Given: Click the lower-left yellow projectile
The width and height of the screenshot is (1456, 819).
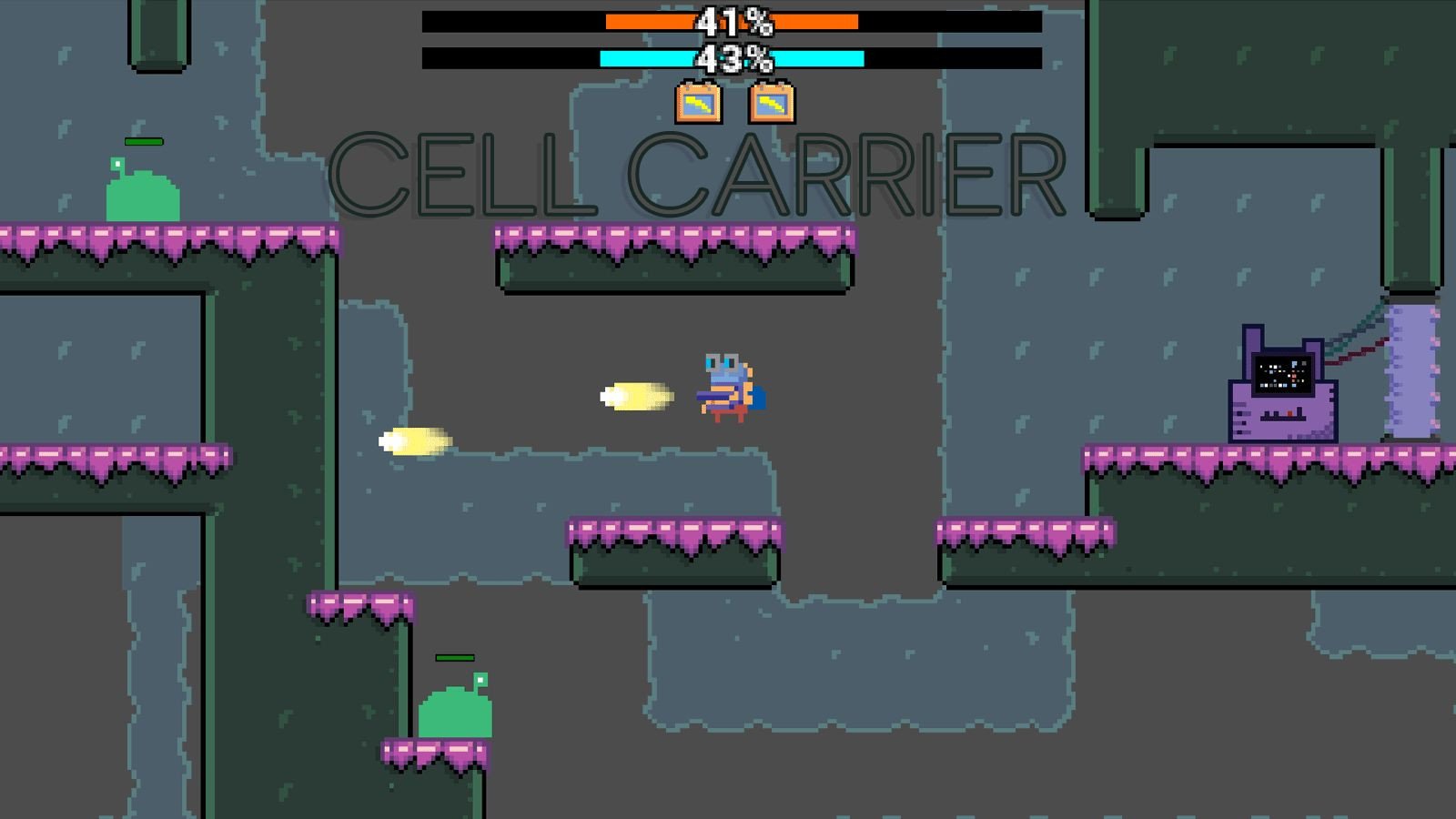Looking at the screenshot, I should click(414, 440).
